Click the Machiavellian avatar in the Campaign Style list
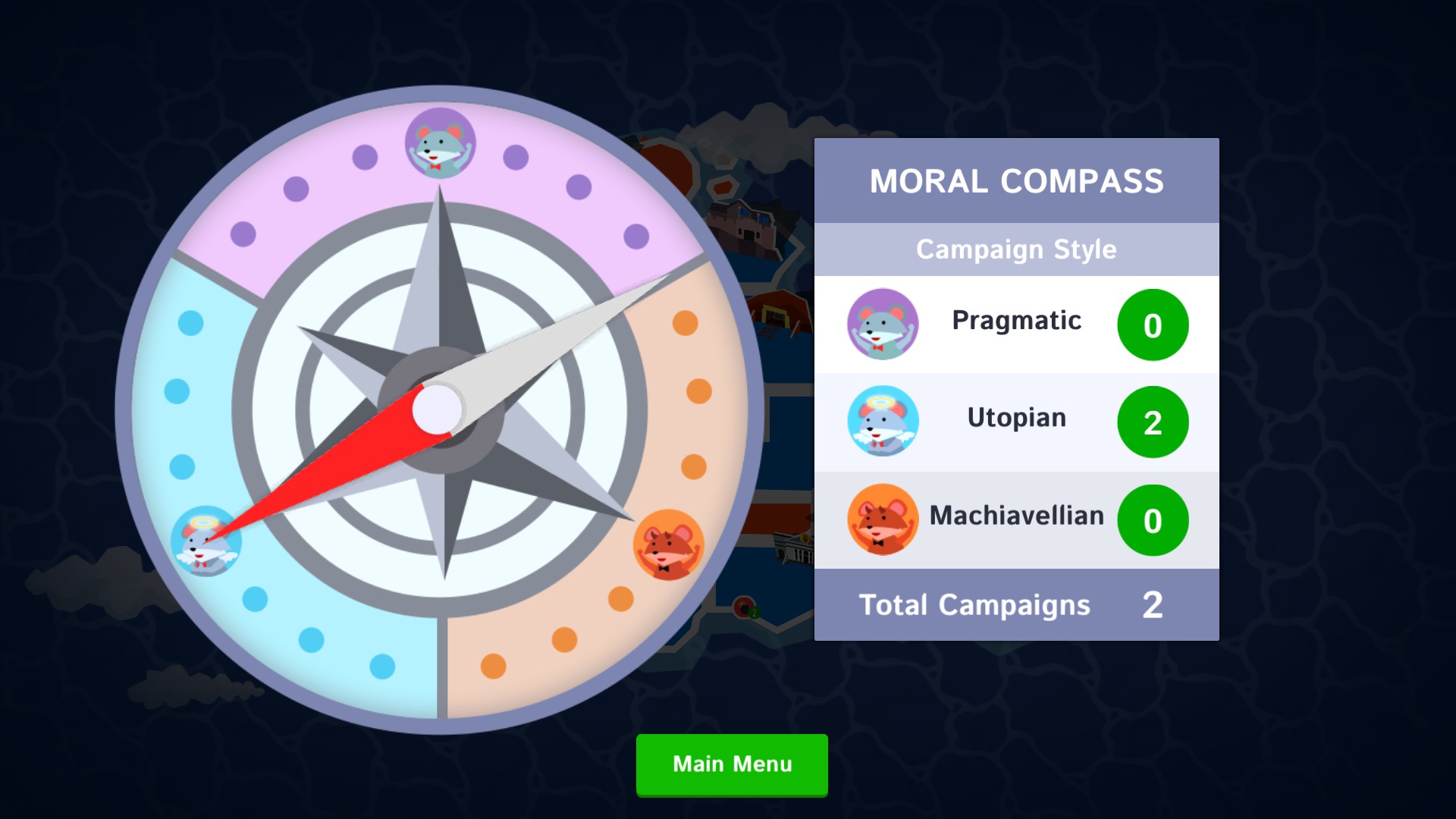 (882, 519)
